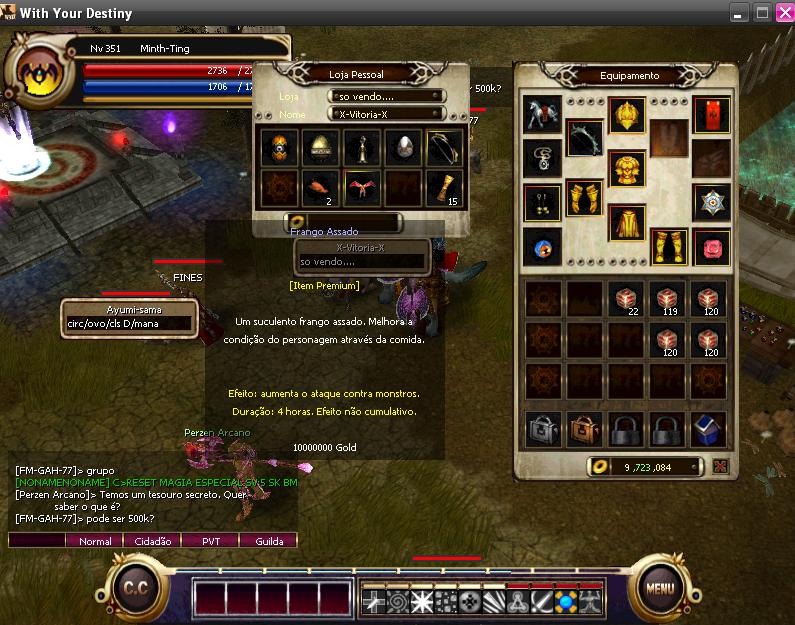Switch chat to the Normal tab
The width and height of the screenshot is (795, 625).
coord(95,541)
